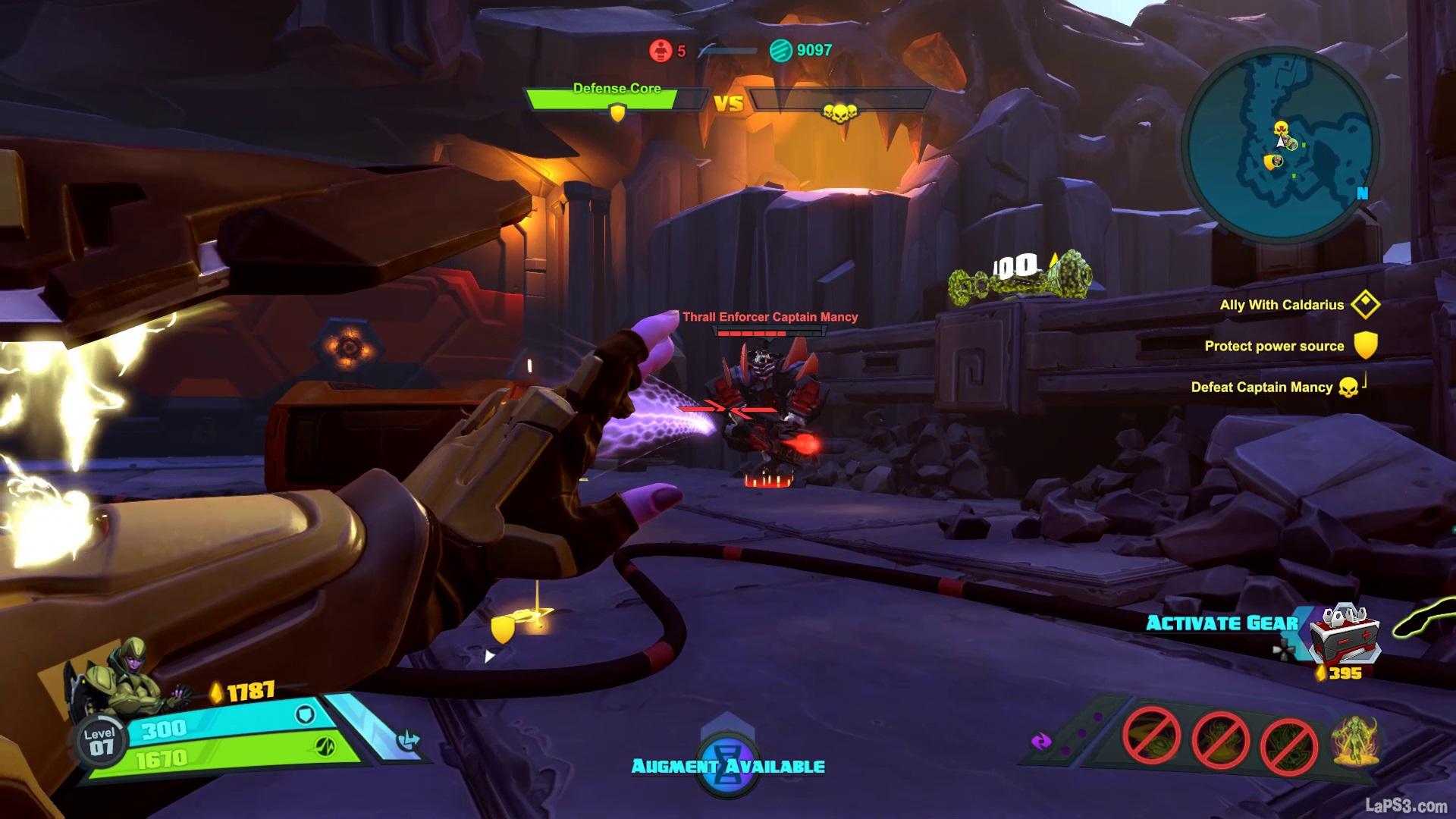1456x819 pixels.
Task: Click the circular minimap
Action: (1281, 144)
